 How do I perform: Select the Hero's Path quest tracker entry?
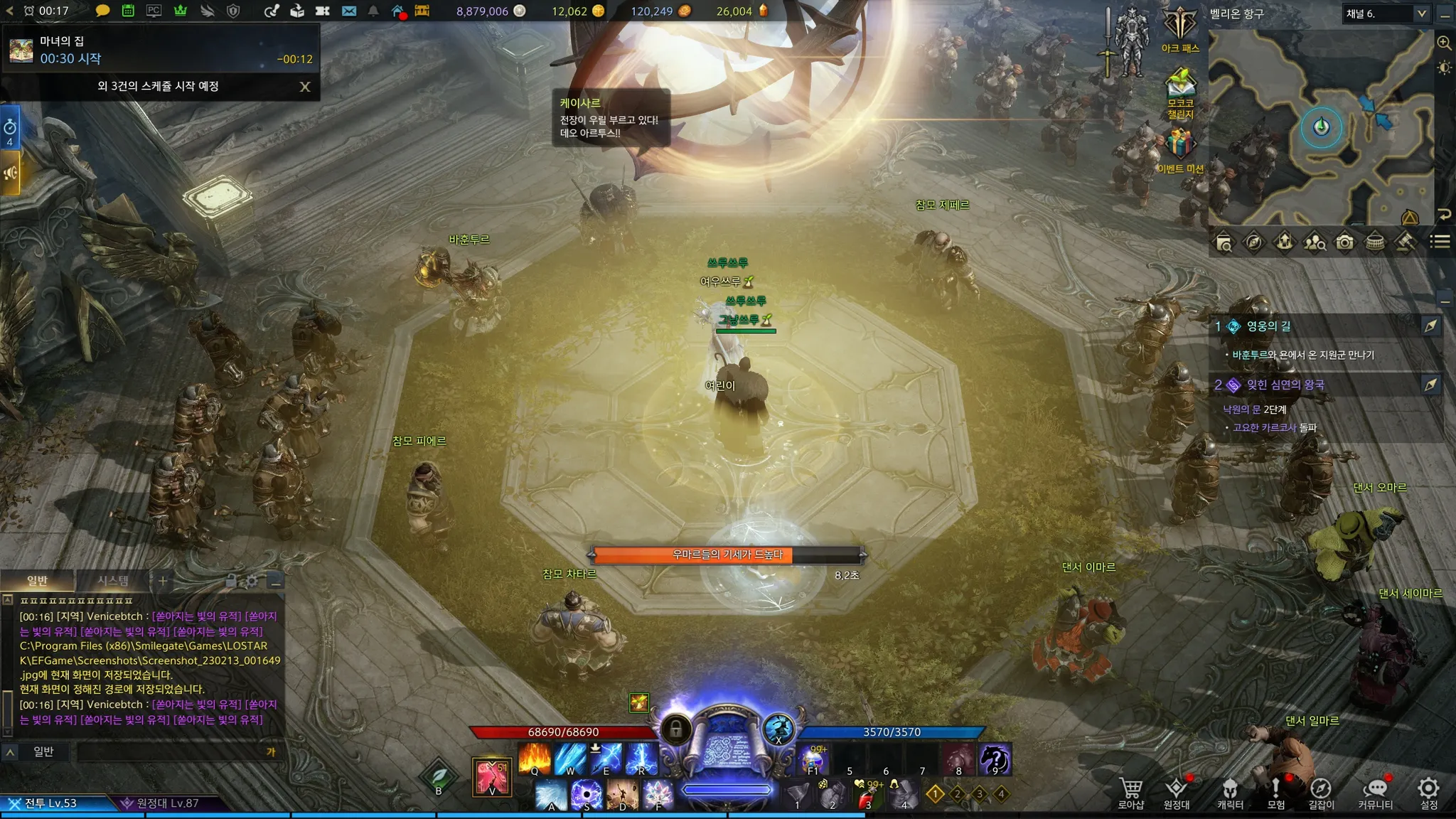coord(1269,326)
